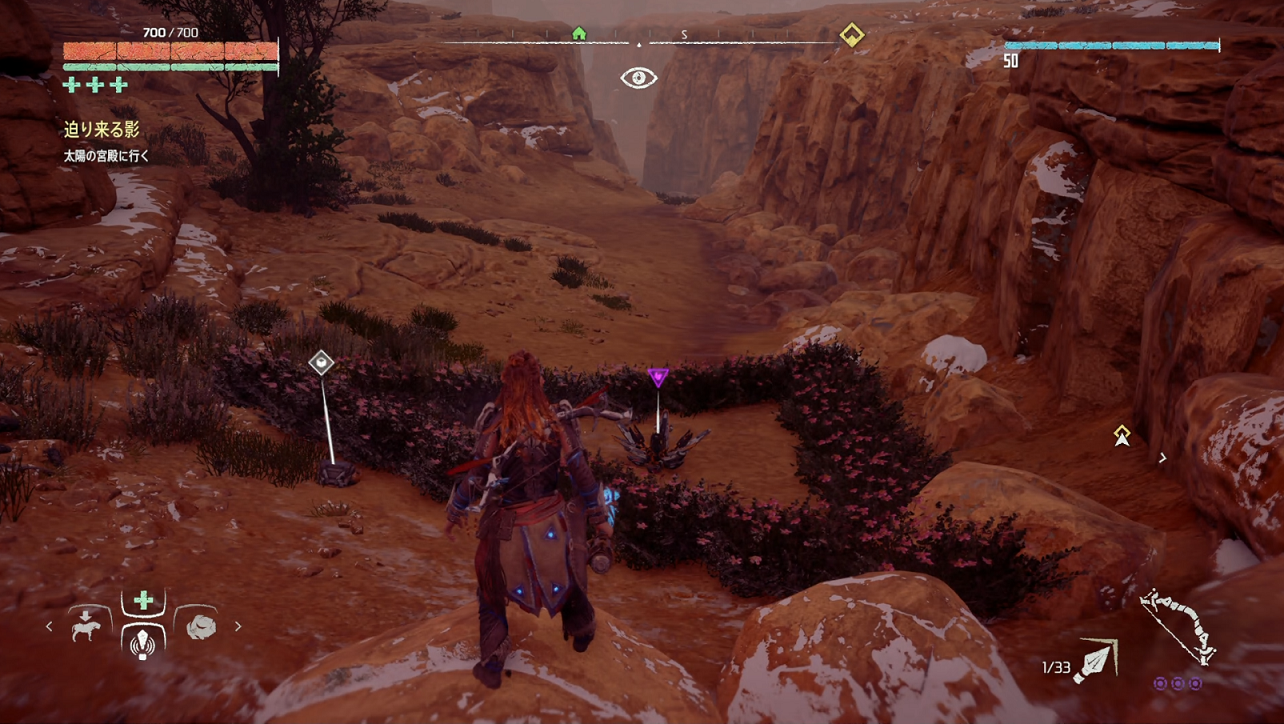Screen dimensions: 1284x724
Task: Select the yellow quest marker on compass
Action: point(851,36)
